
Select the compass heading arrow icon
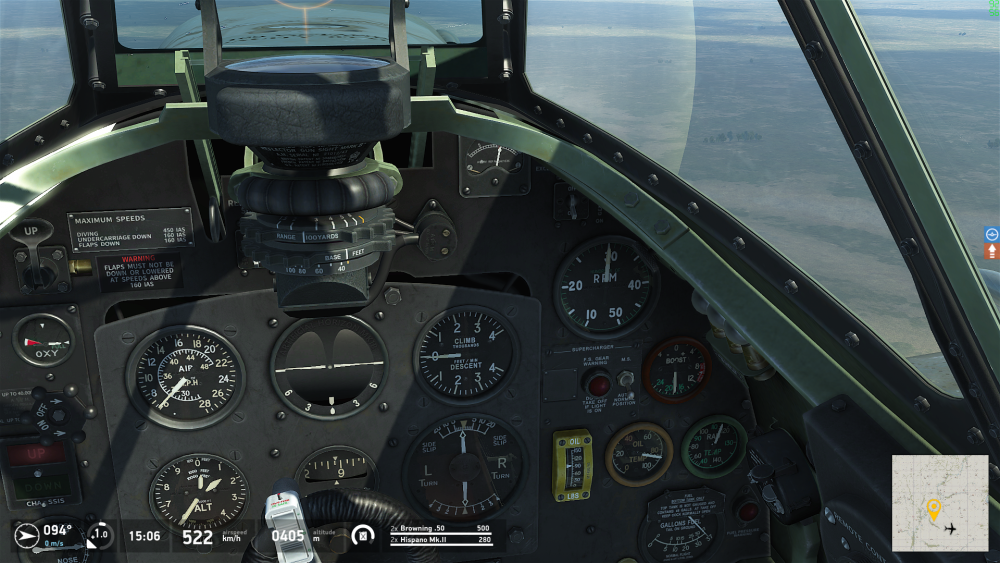(x=27, y=534)
